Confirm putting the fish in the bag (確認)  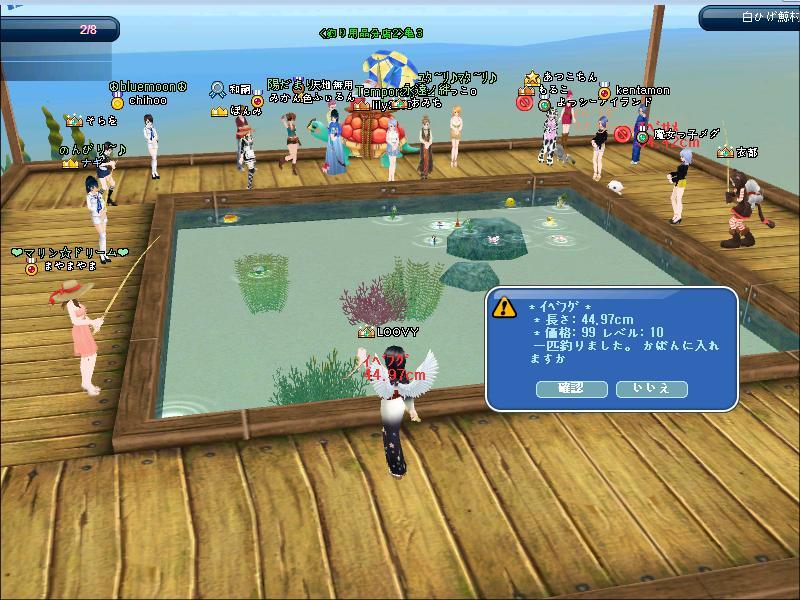(x=571, y=388)
